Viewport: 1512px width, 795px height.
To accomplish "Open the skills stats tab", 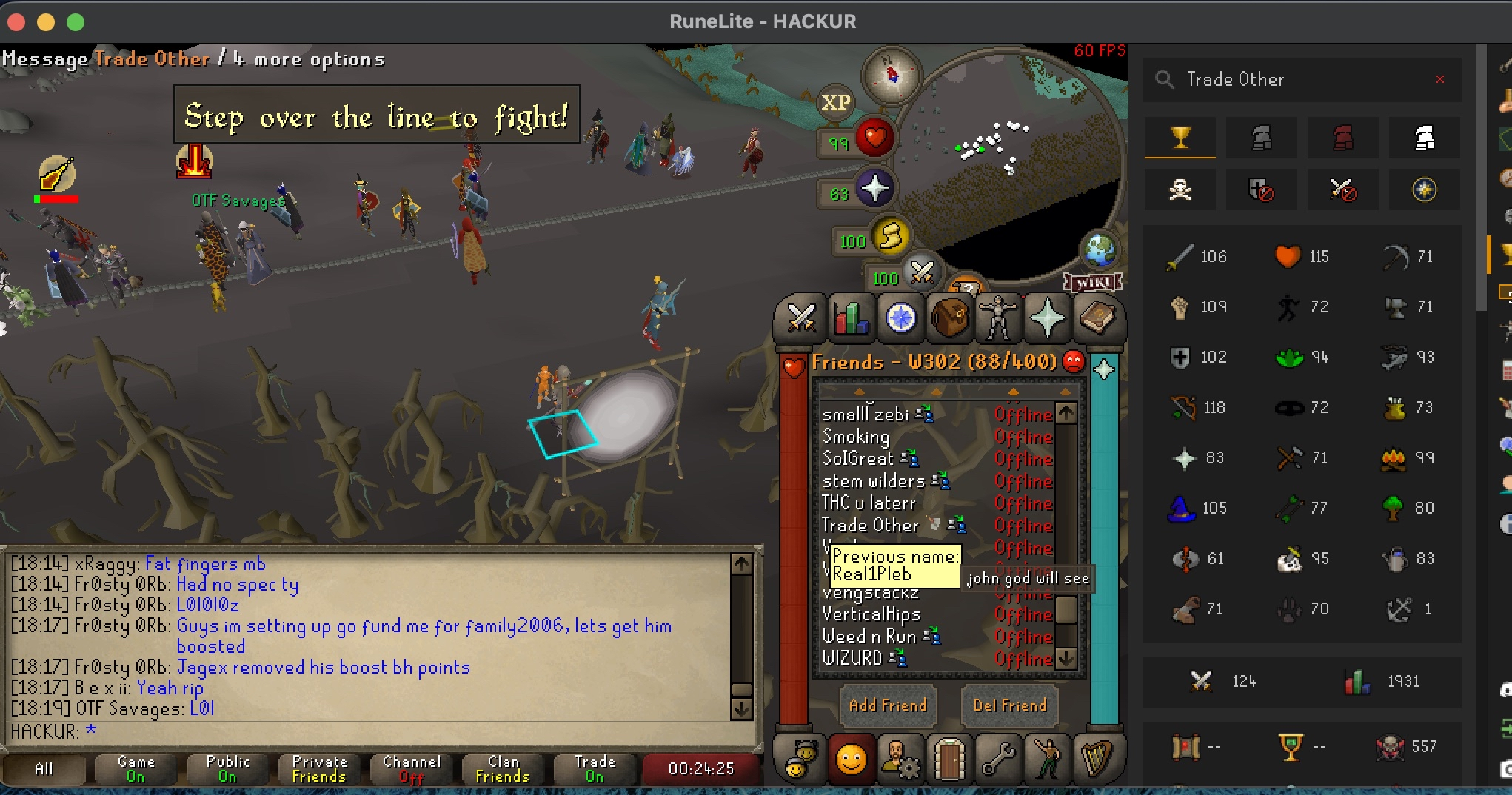I will coord(851,318).
